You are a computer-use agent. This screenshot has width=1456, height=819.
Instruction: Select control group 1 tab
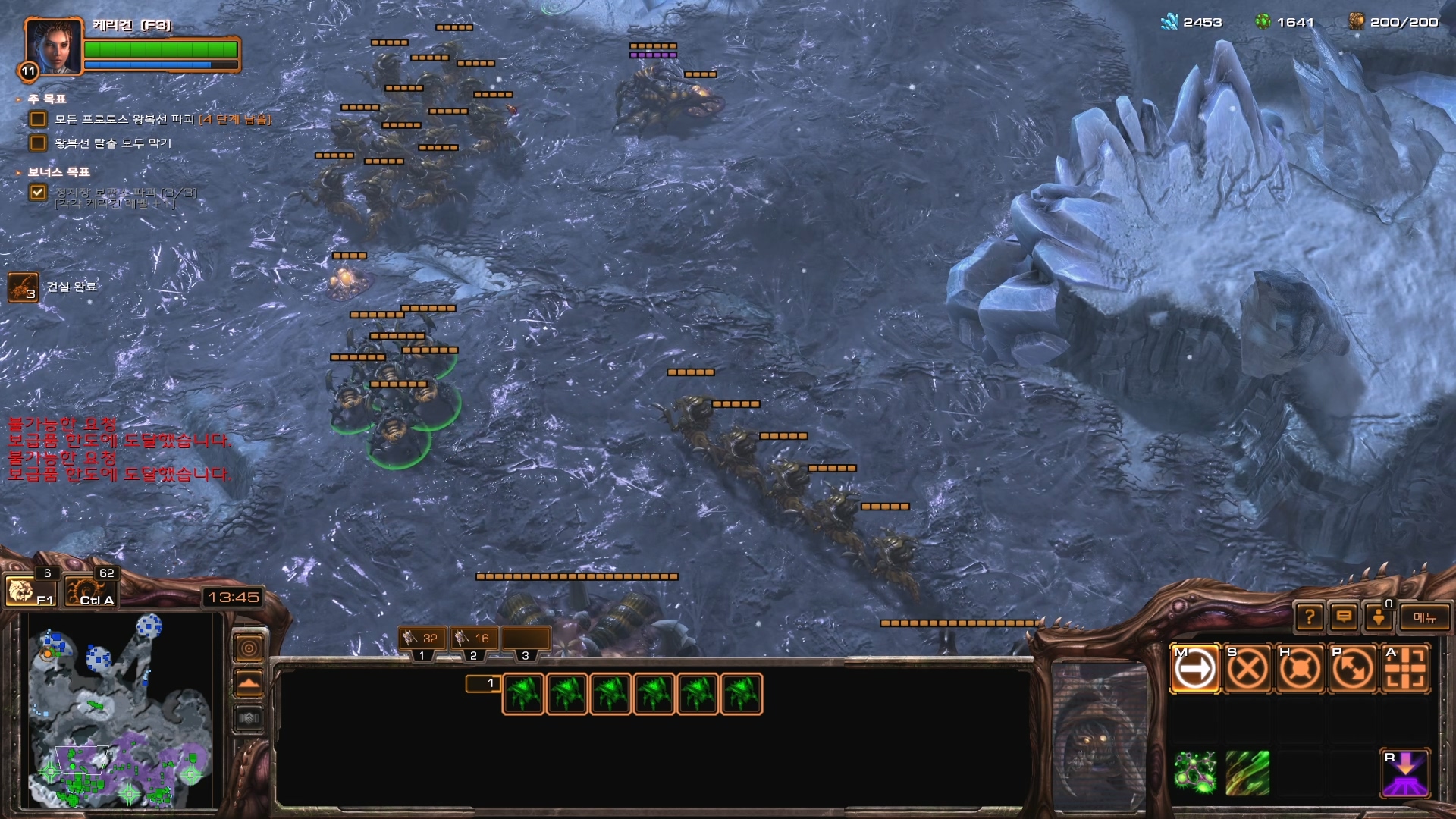(422, 639)
